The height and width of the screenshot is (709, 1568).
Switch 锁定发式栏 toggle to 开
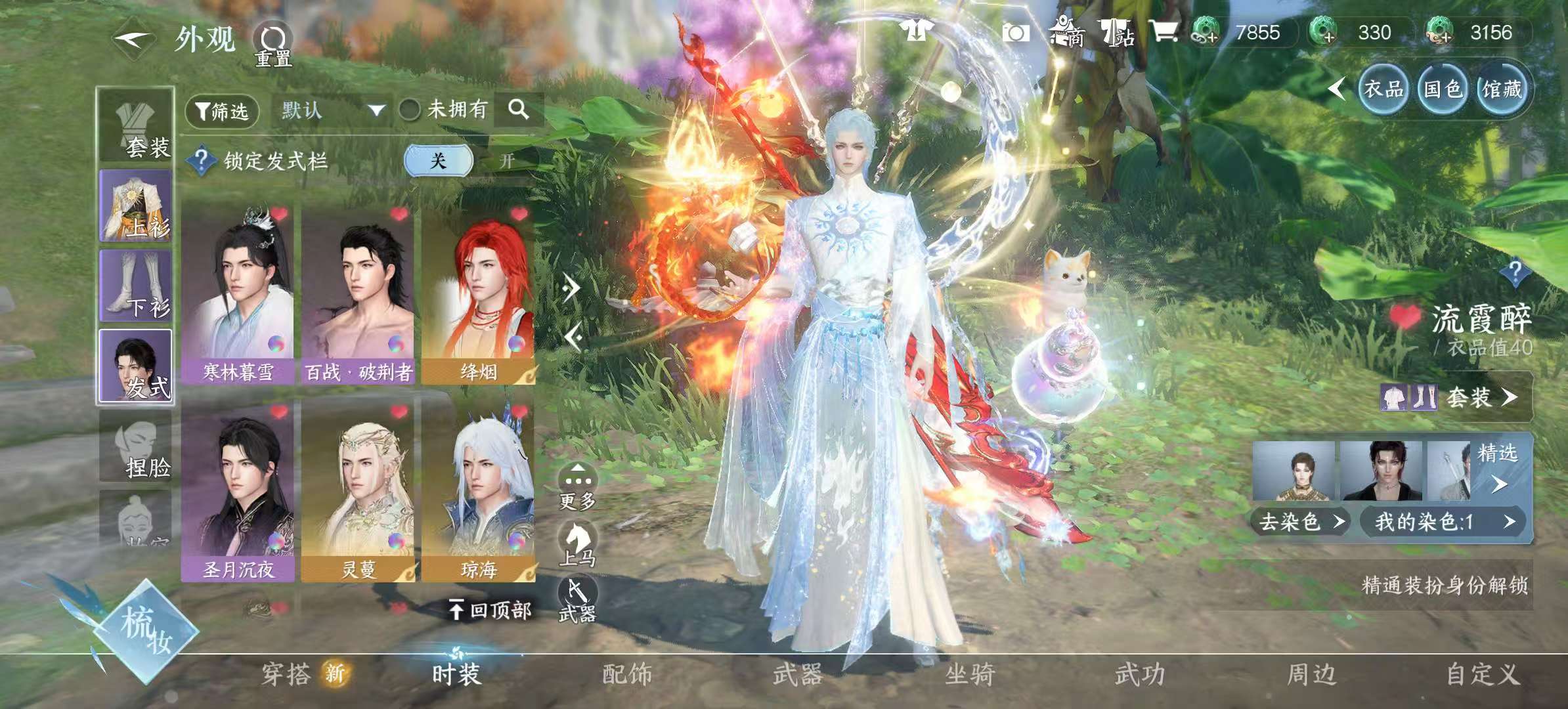tap(506, 161)
